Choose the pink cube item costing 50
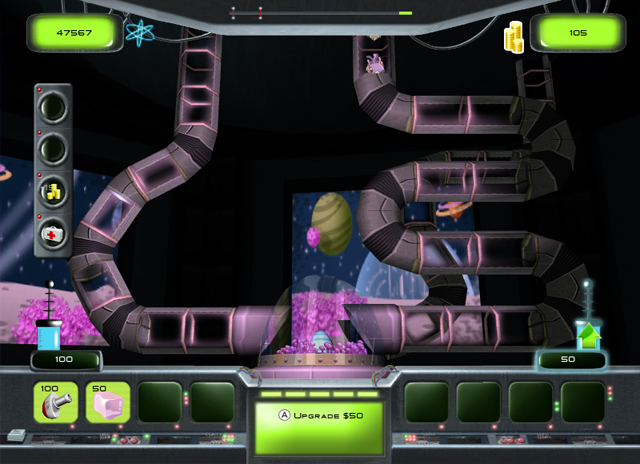640x464 pixels. pyautogui.click(x=107, y=403)
